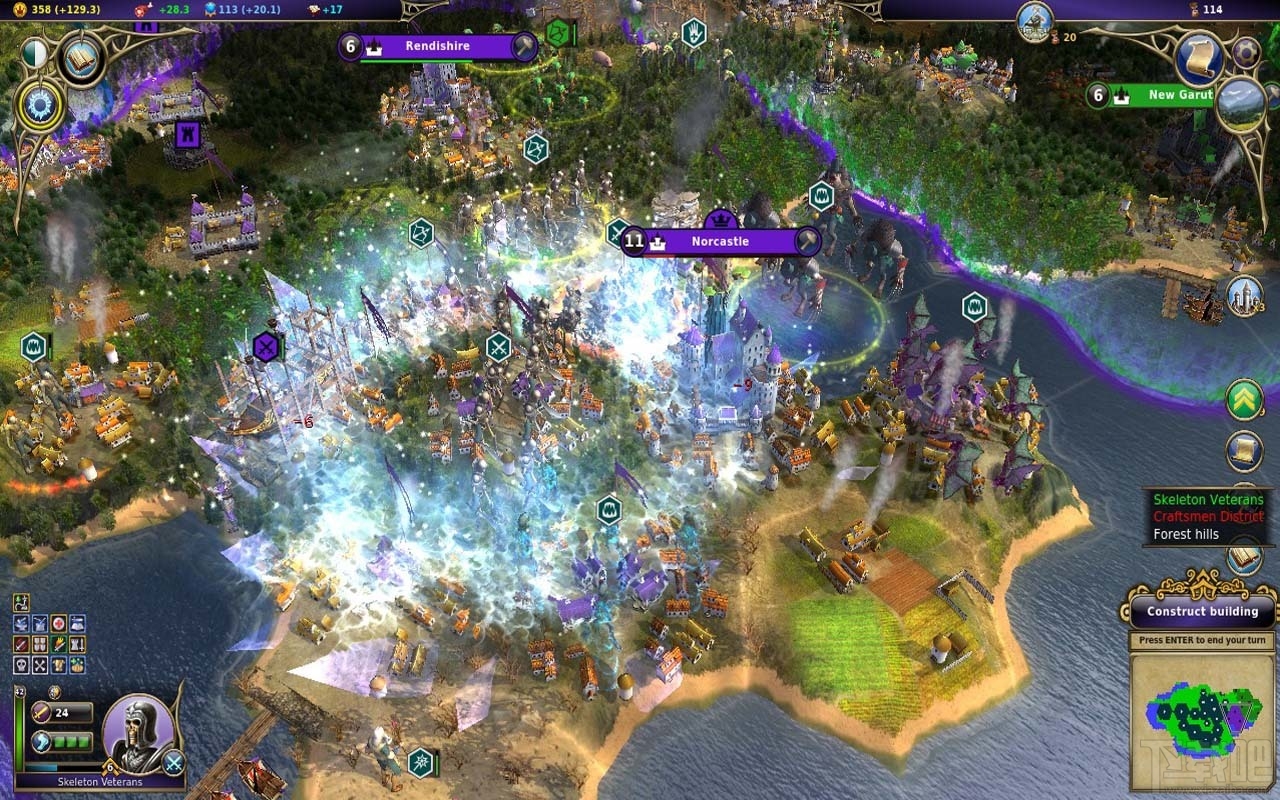Open the green chevron upgrade notification

pyautogui.click(x=1245, y=400)
